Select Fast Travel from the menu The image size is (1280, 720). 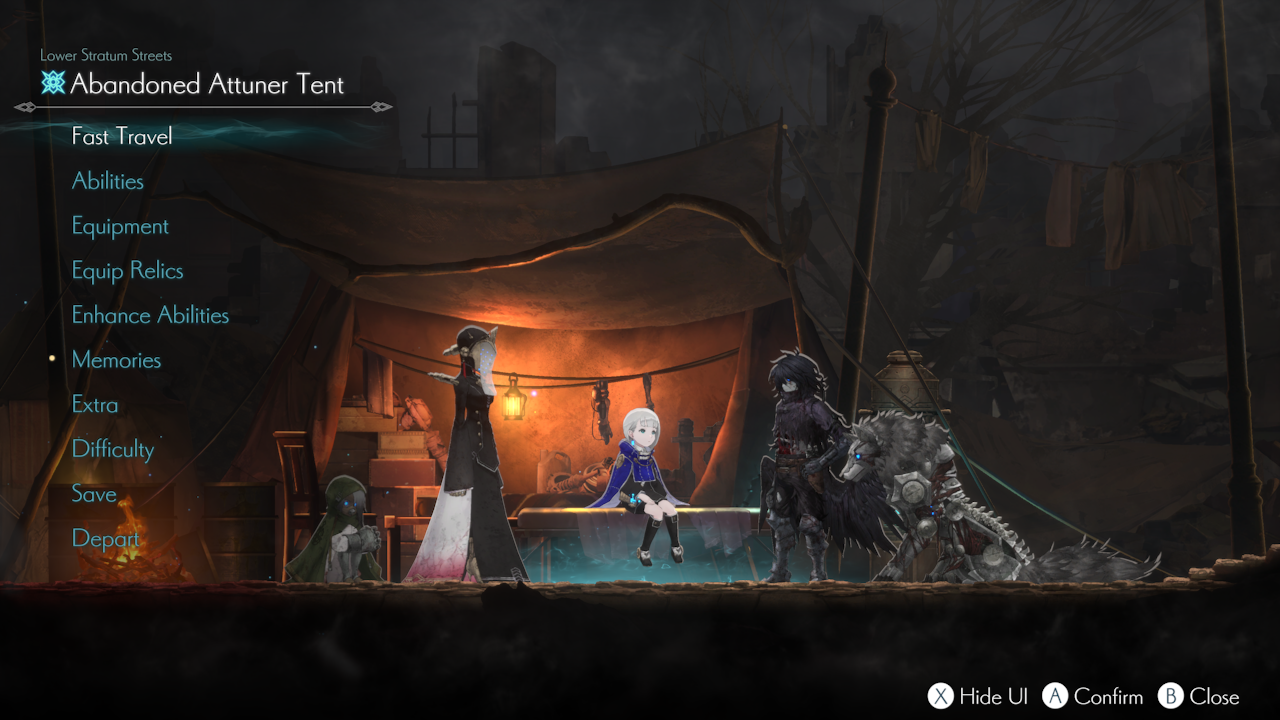coord(122,136)
